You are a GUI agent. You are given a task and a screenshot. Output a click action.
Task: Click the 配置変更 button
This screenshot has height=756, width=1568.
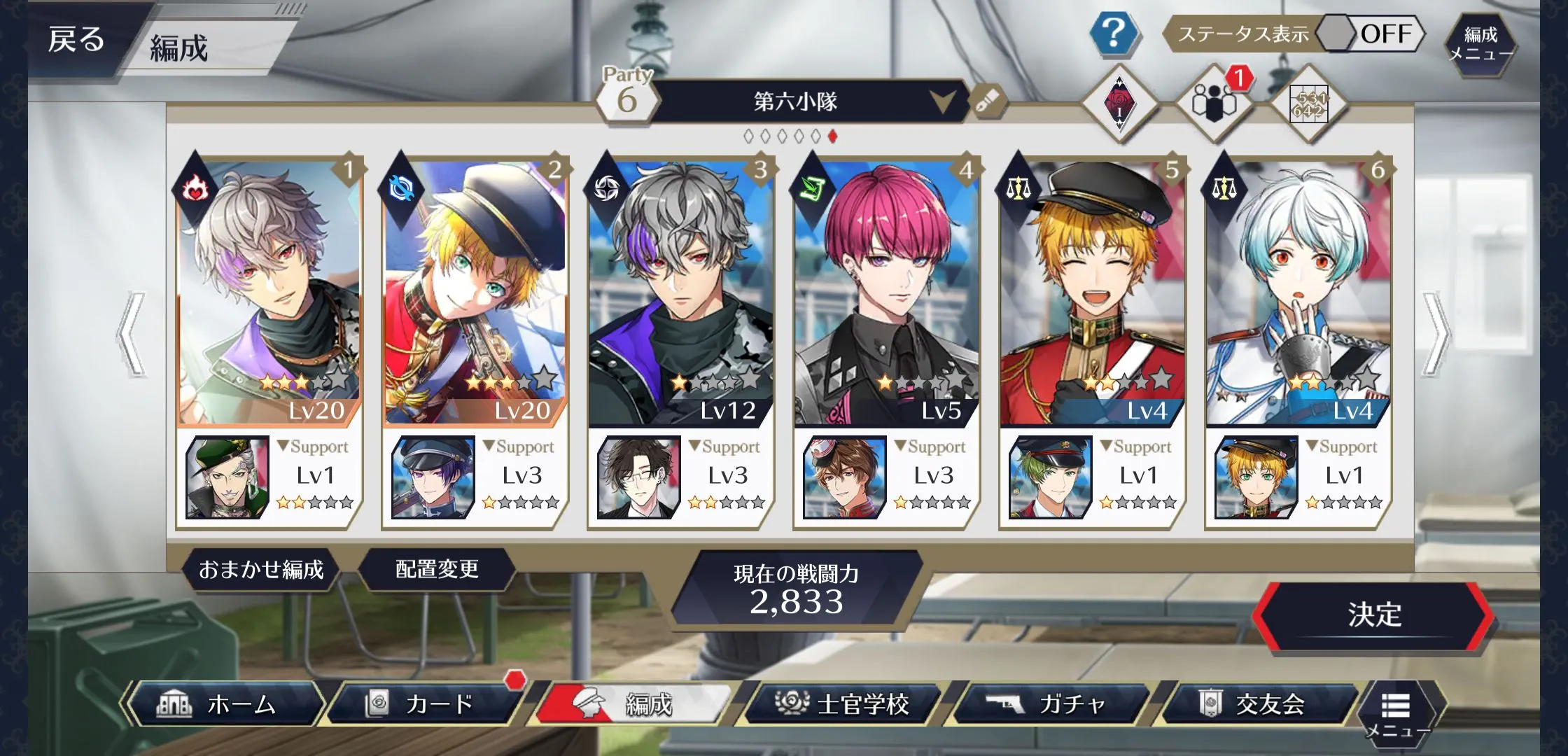click(x=437, y=570)
